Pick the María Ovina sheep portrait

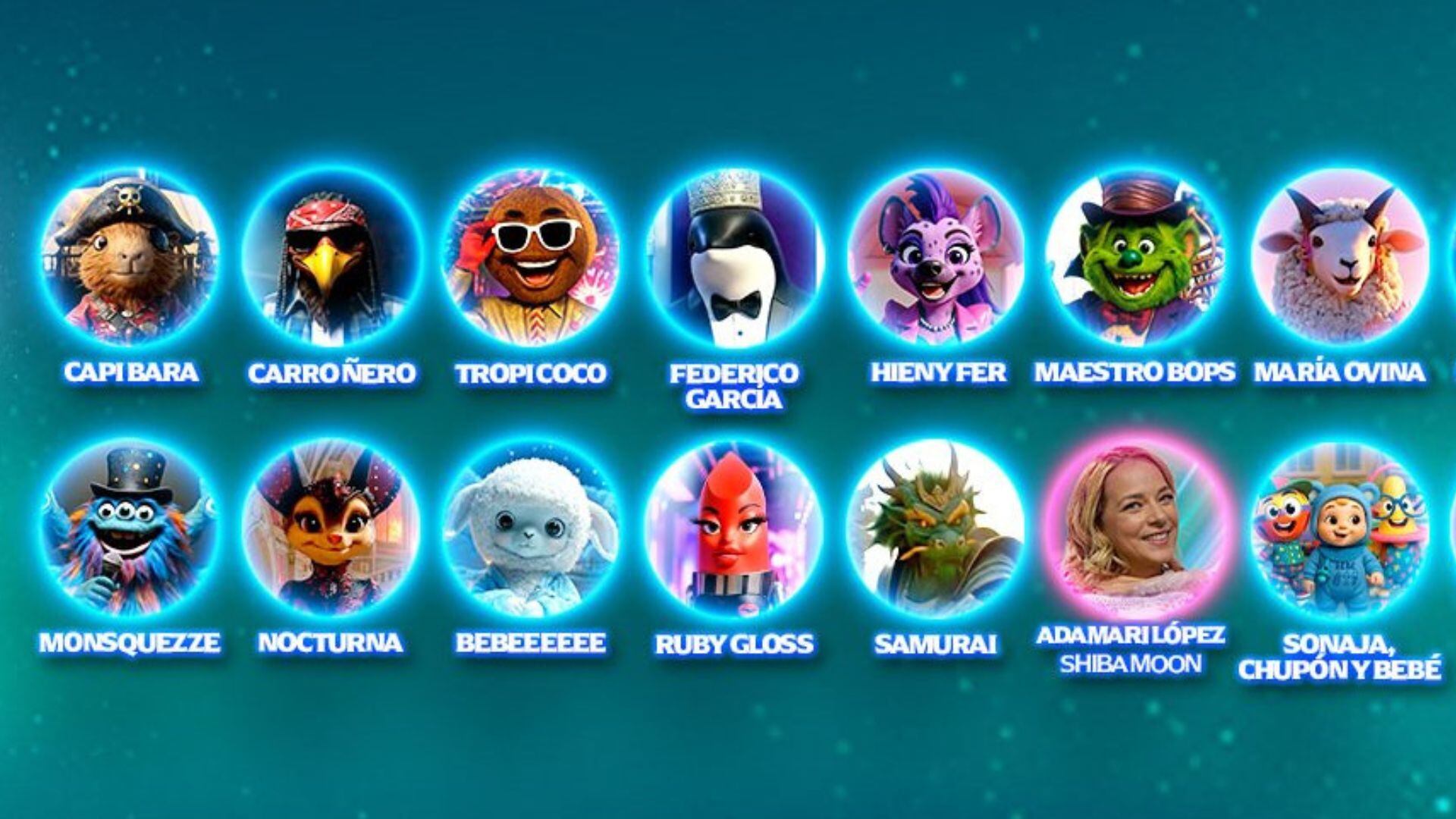[x=1338, y=259]
